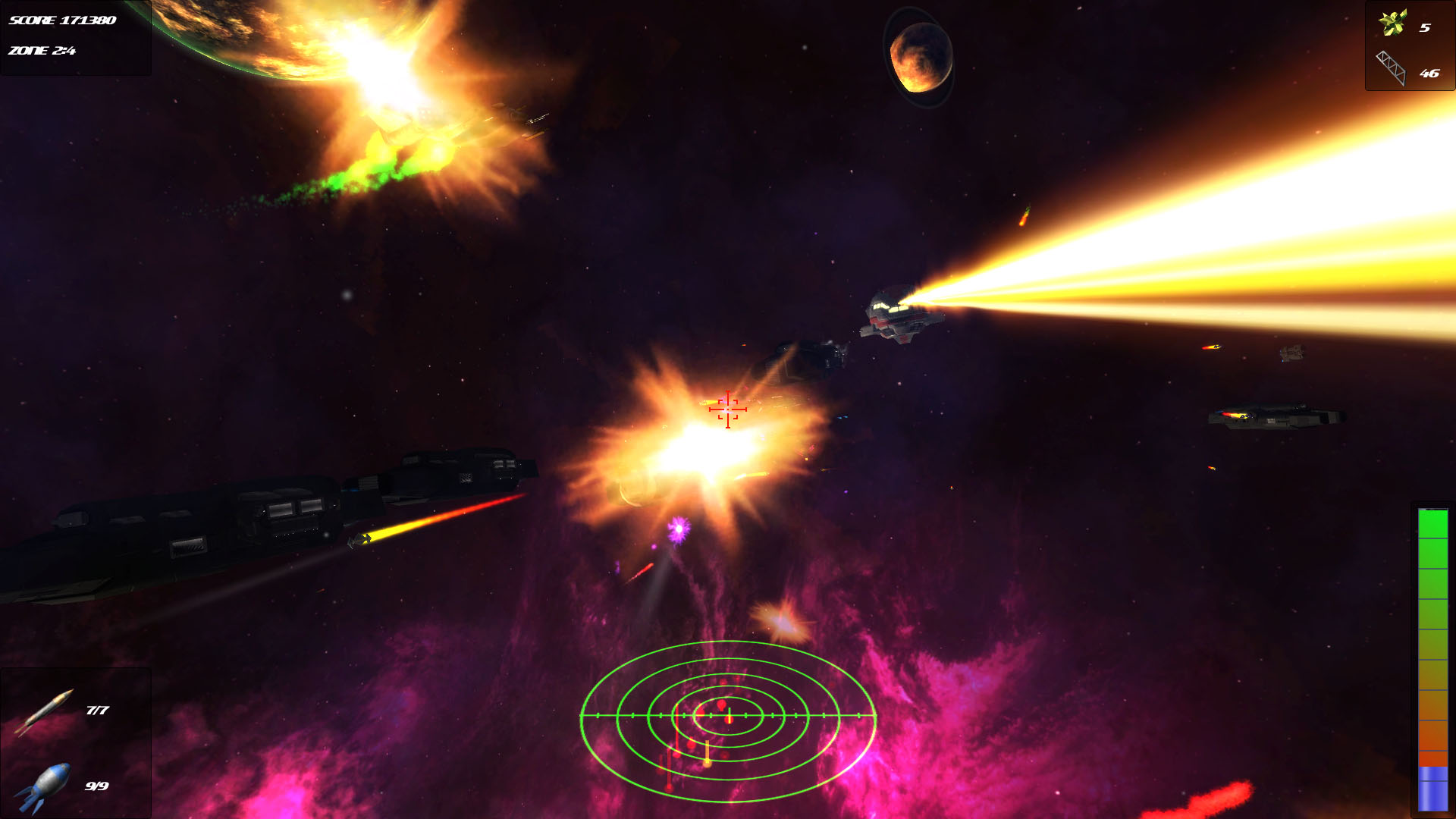The height and width of the screenshot is (819, 1456).
Task: Click the red targeting crosshair reticle
Action: 726,409
